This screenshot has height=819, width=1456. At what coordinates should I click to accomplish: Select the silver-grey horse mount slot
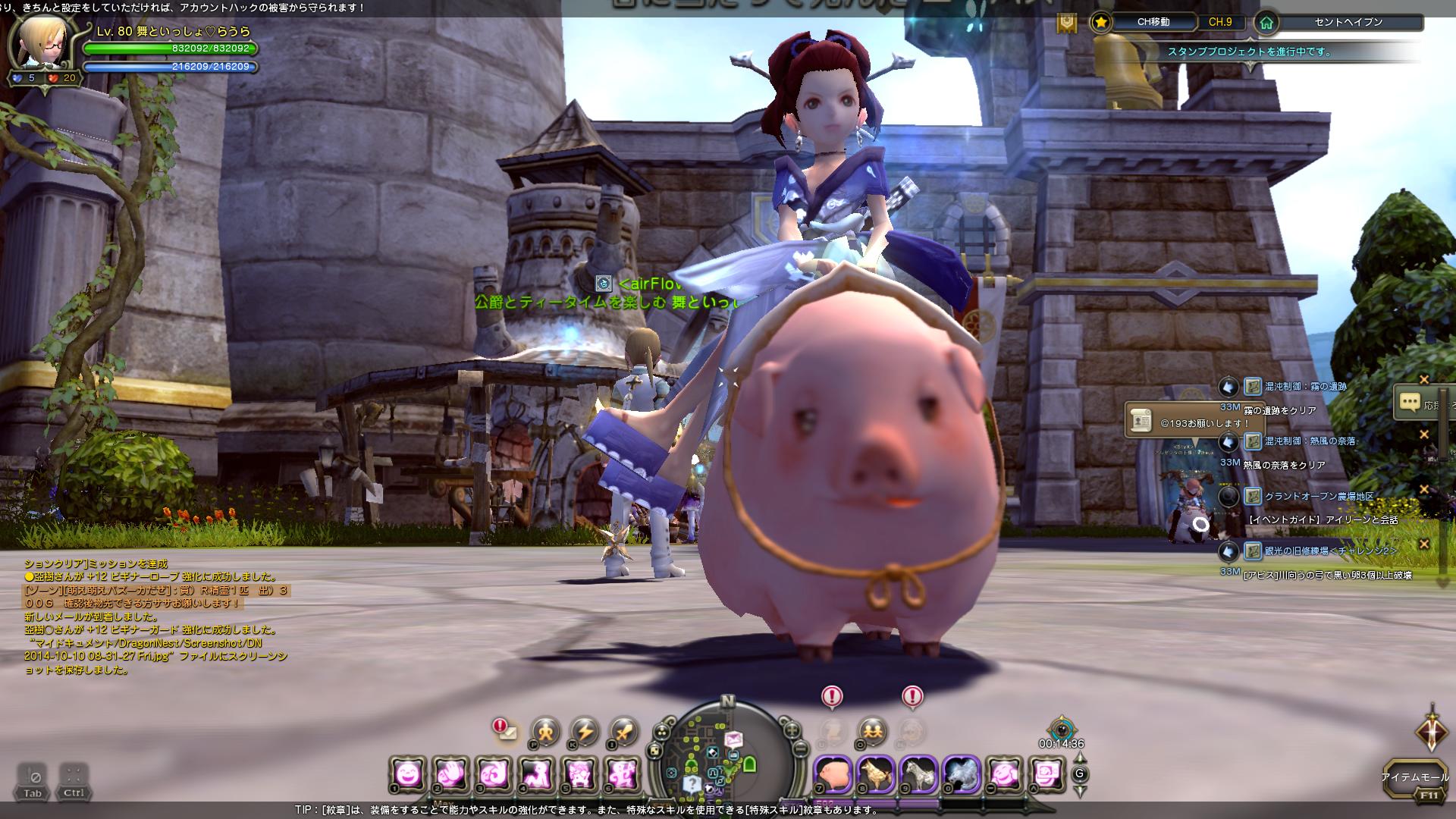[x=918, y=774]
